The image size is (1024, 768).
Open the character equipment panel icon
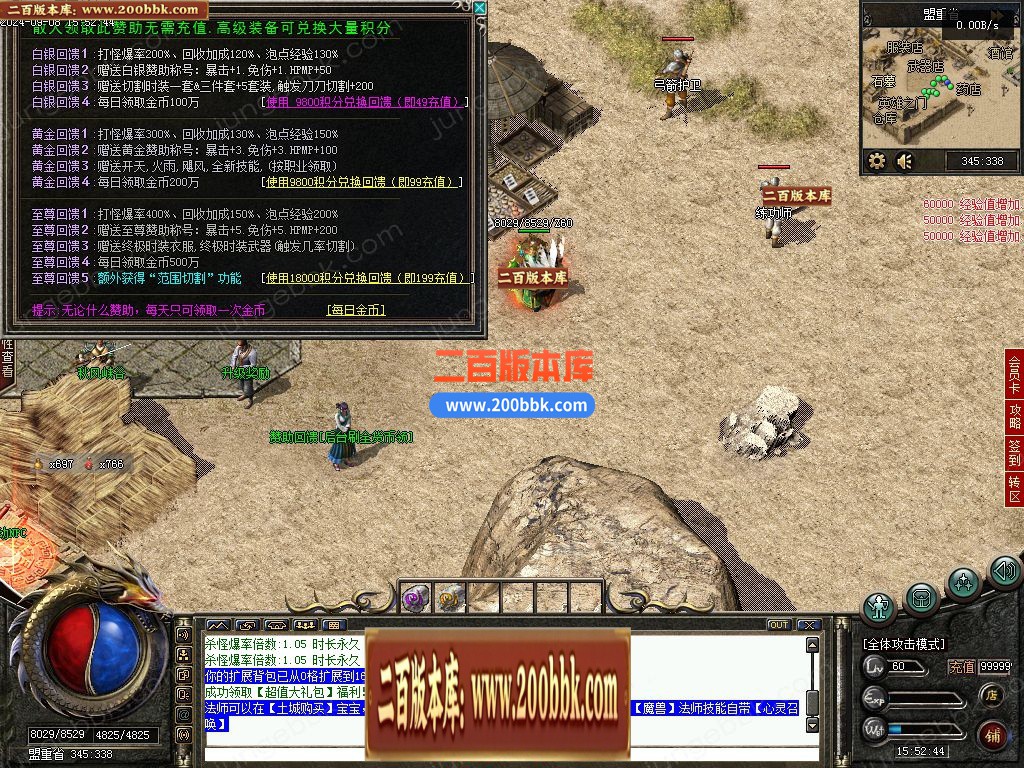pos(880,608)
